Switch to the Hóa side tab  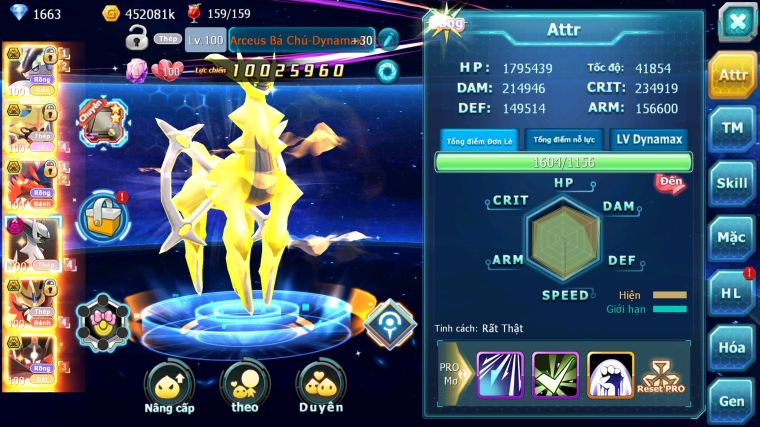click(x=733, y=347)
